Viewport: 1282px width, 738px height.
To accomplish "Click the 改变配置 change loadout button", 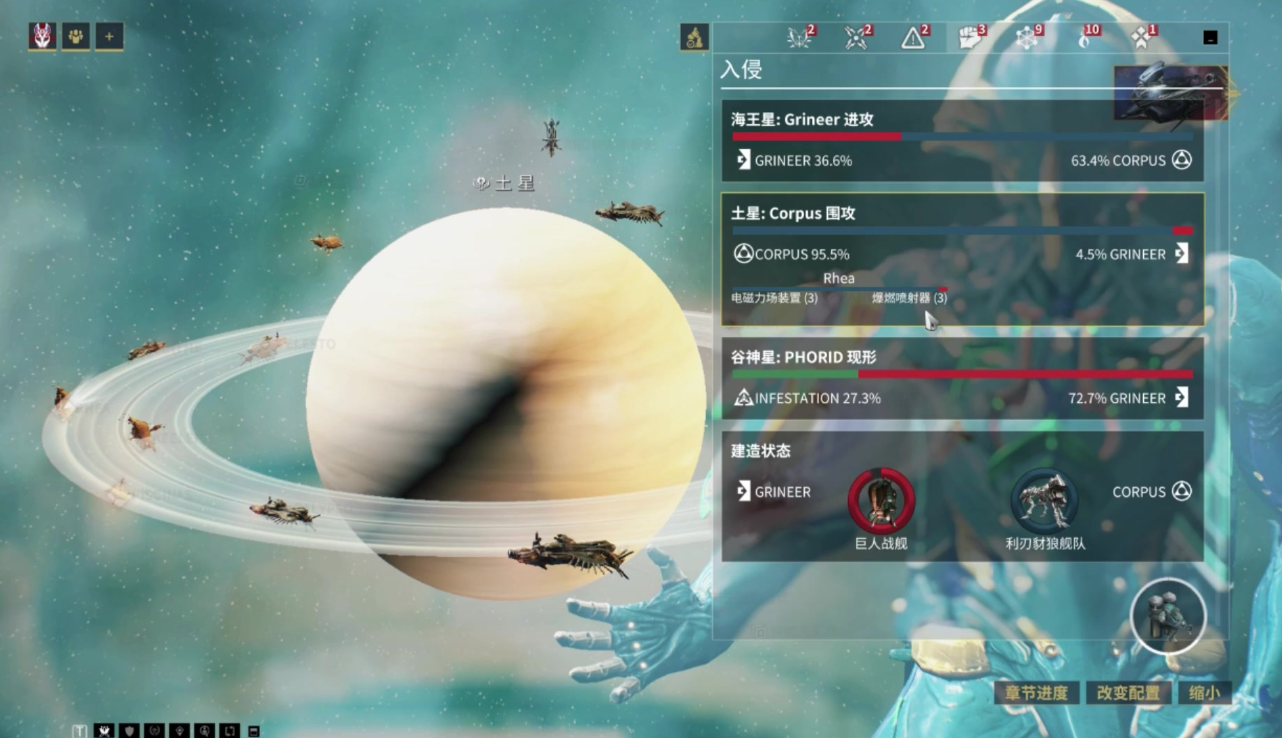I will tap(1128, 693).
